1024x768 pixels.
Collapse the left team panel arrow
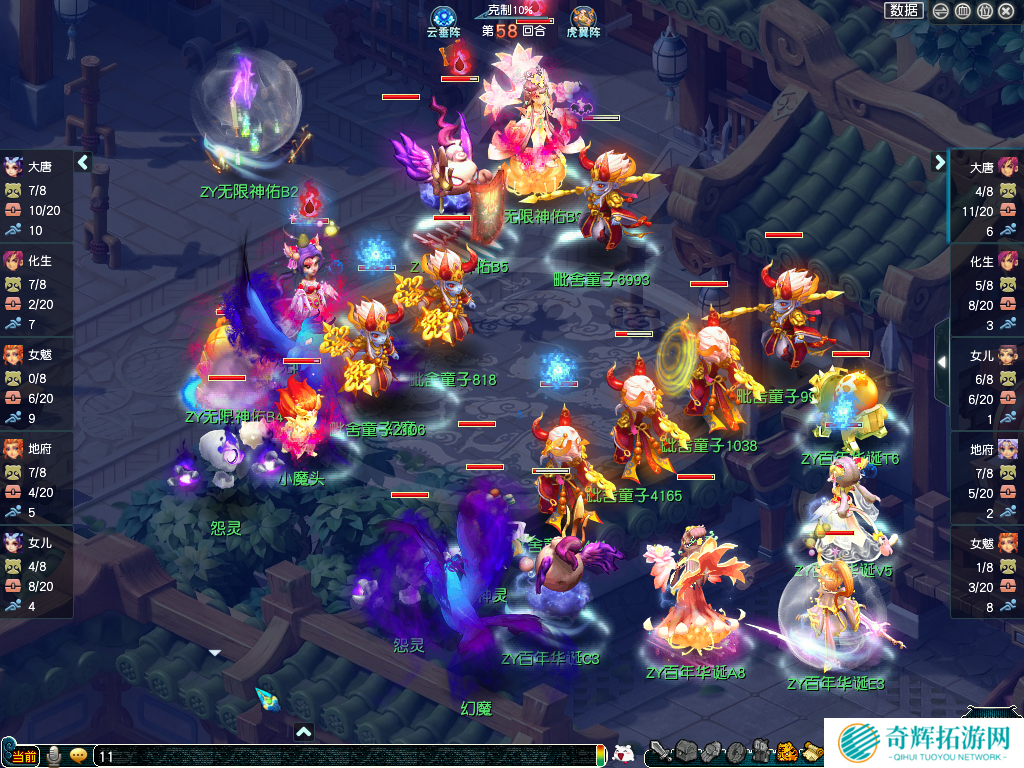[x=83, y=162]
